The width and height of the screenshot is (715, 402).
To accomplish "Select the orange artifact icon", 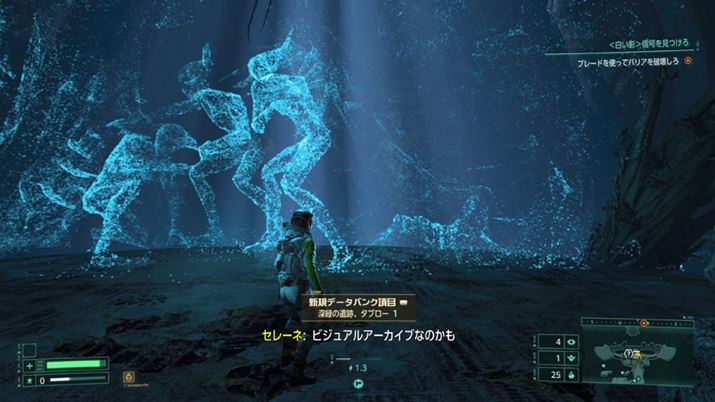I will pos(129,377).
